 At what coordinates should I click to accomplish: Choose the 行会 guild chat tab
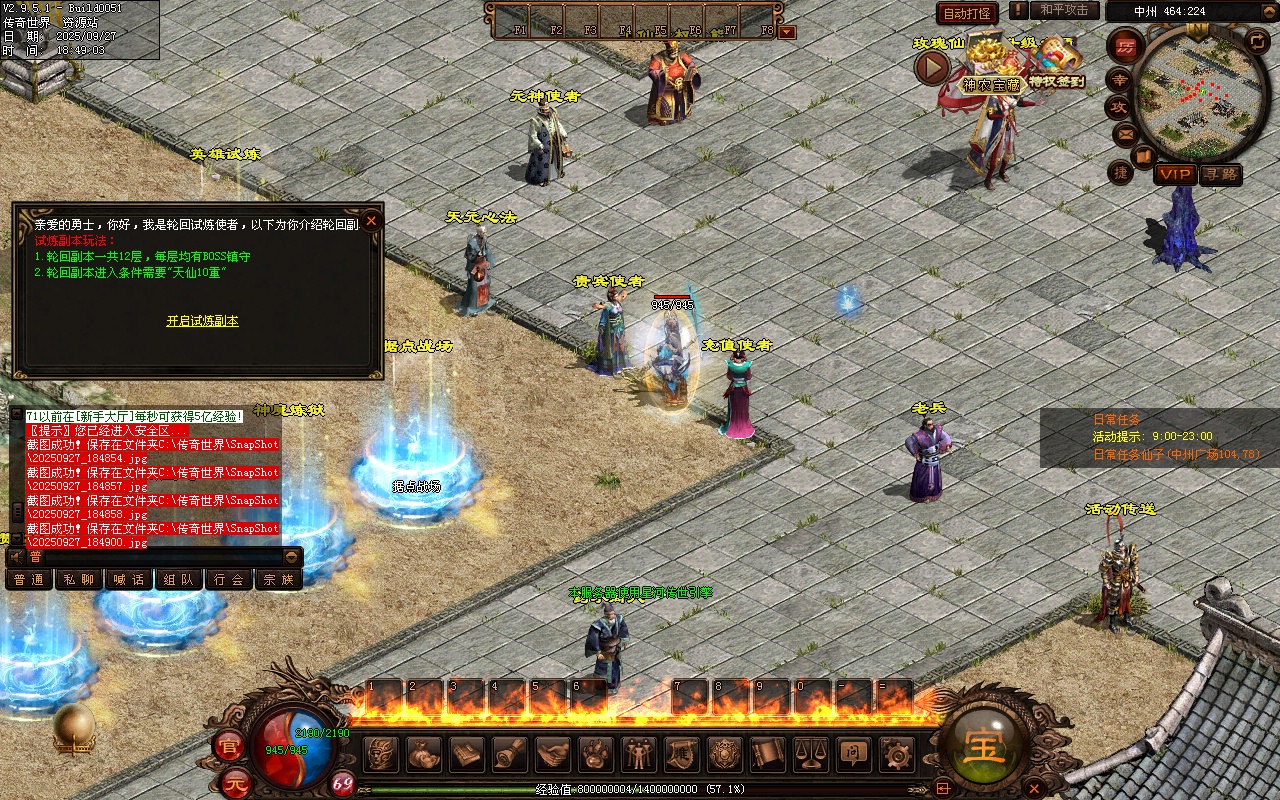(x=229, y=579)
